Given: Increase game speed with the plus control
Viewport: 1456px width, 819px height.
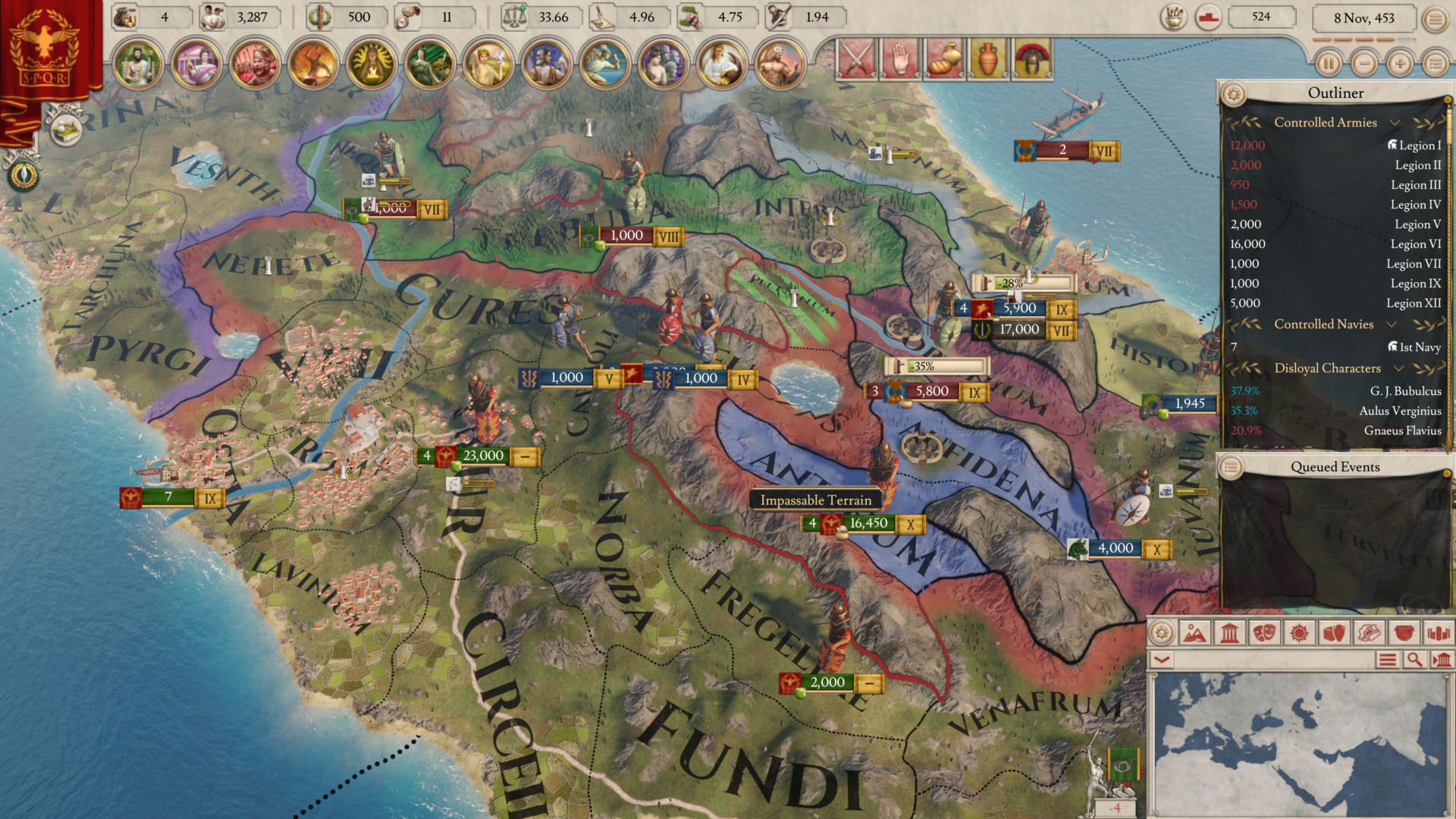Looking at the screenshot, I should click(1399, 64).
